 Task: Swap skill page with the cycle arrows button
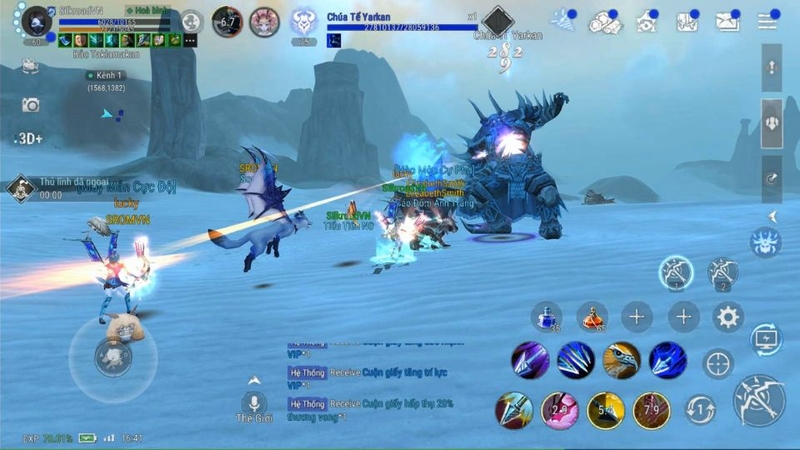pos(699,409)
